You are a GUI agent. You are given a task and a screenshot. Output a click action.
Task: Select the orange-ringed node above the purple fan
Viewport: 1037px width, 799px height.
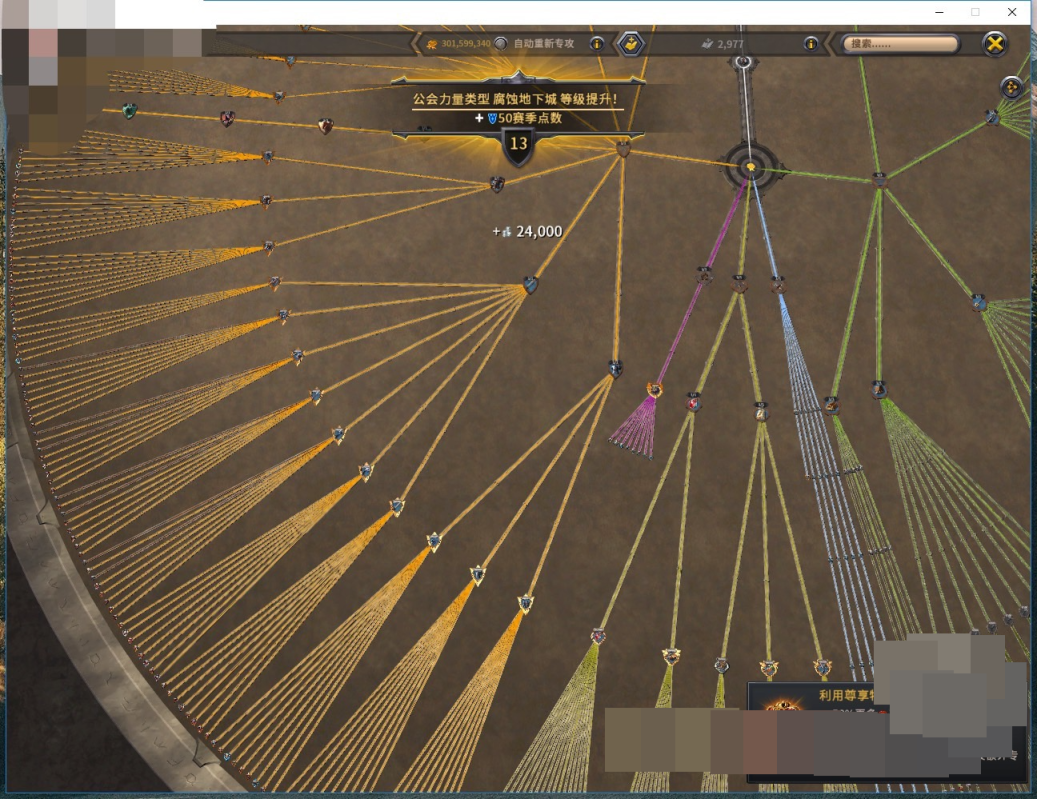click(x=655, y=389)
